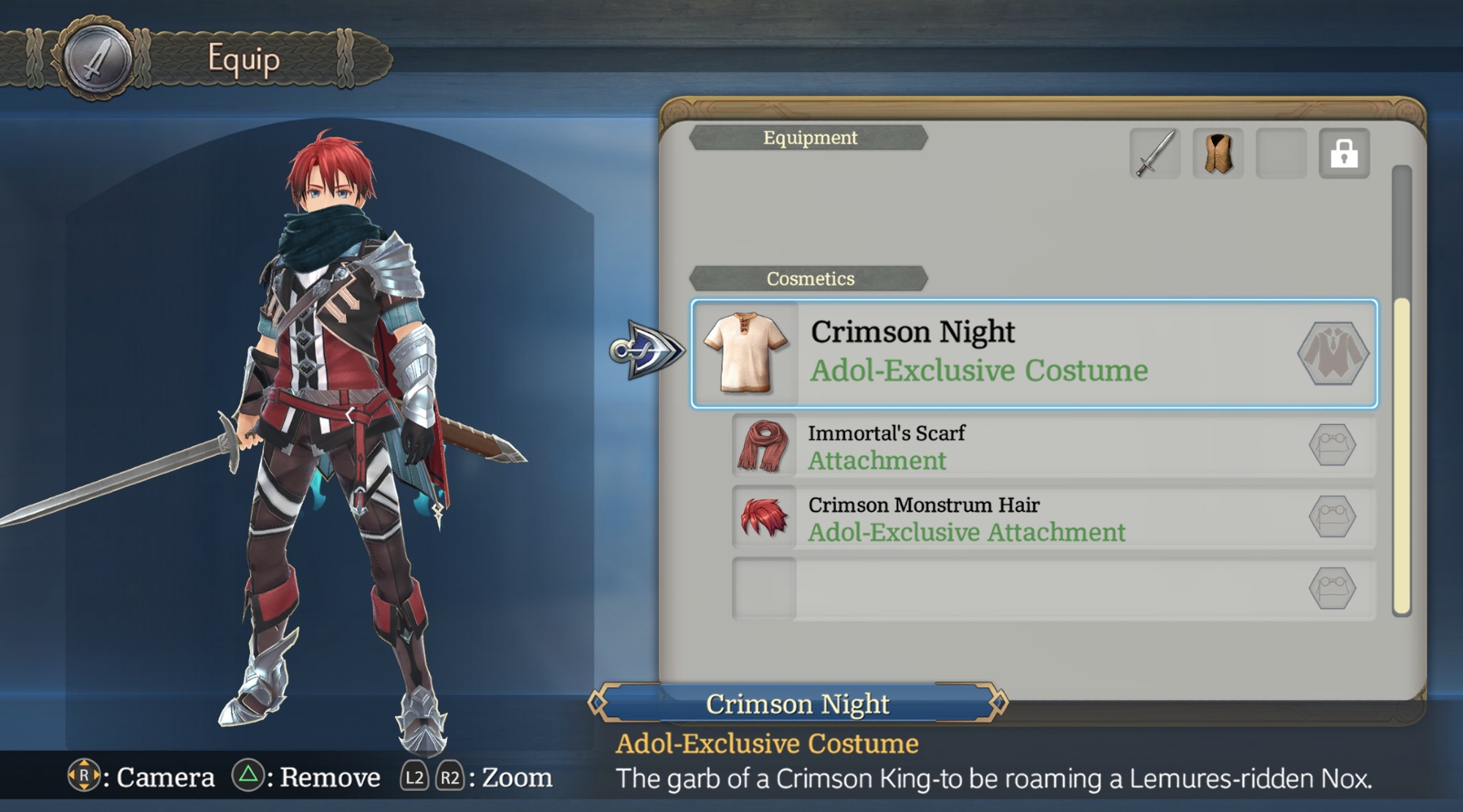1463x812 pixels.
Task: Click the equipment list scrollbar
Action: (x=1402, y=454)
